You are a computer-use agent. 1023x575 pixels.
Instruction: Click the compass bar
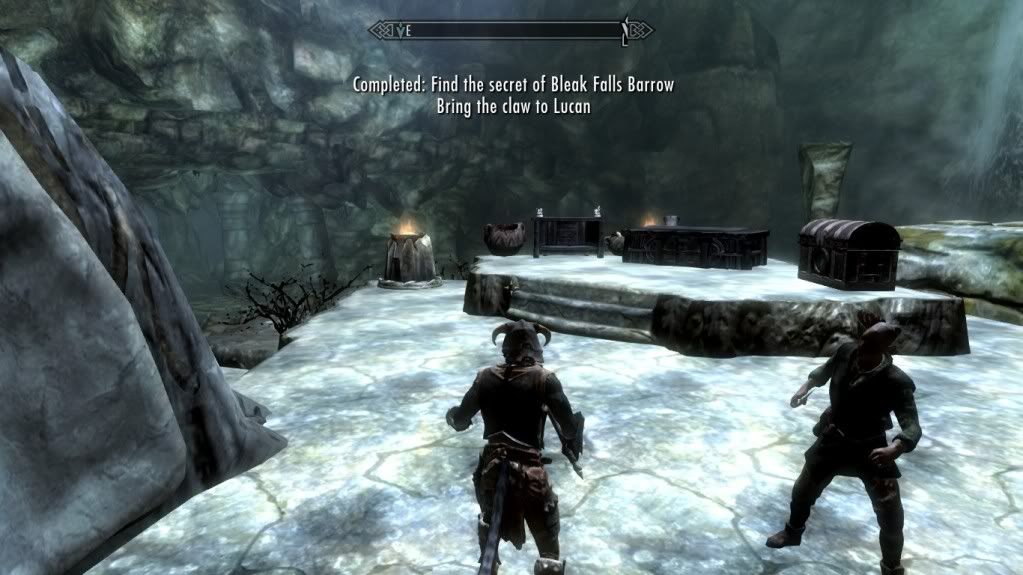510,30
